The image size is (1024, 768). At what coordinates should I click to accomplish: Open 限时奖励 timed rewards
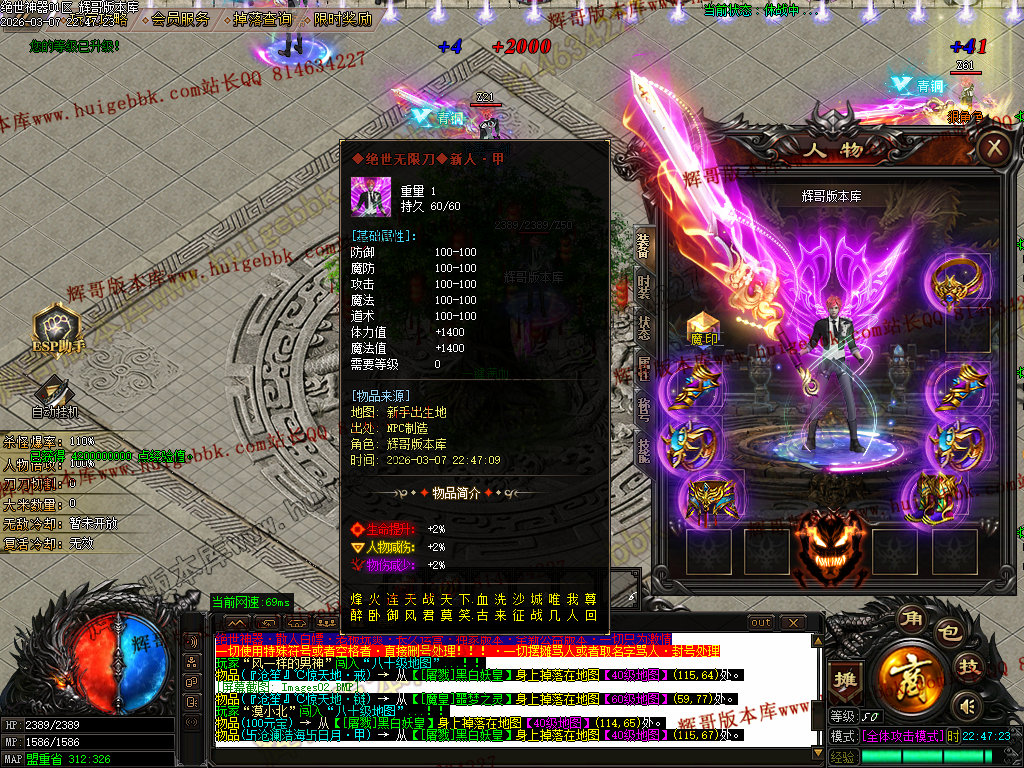[341, 19]
